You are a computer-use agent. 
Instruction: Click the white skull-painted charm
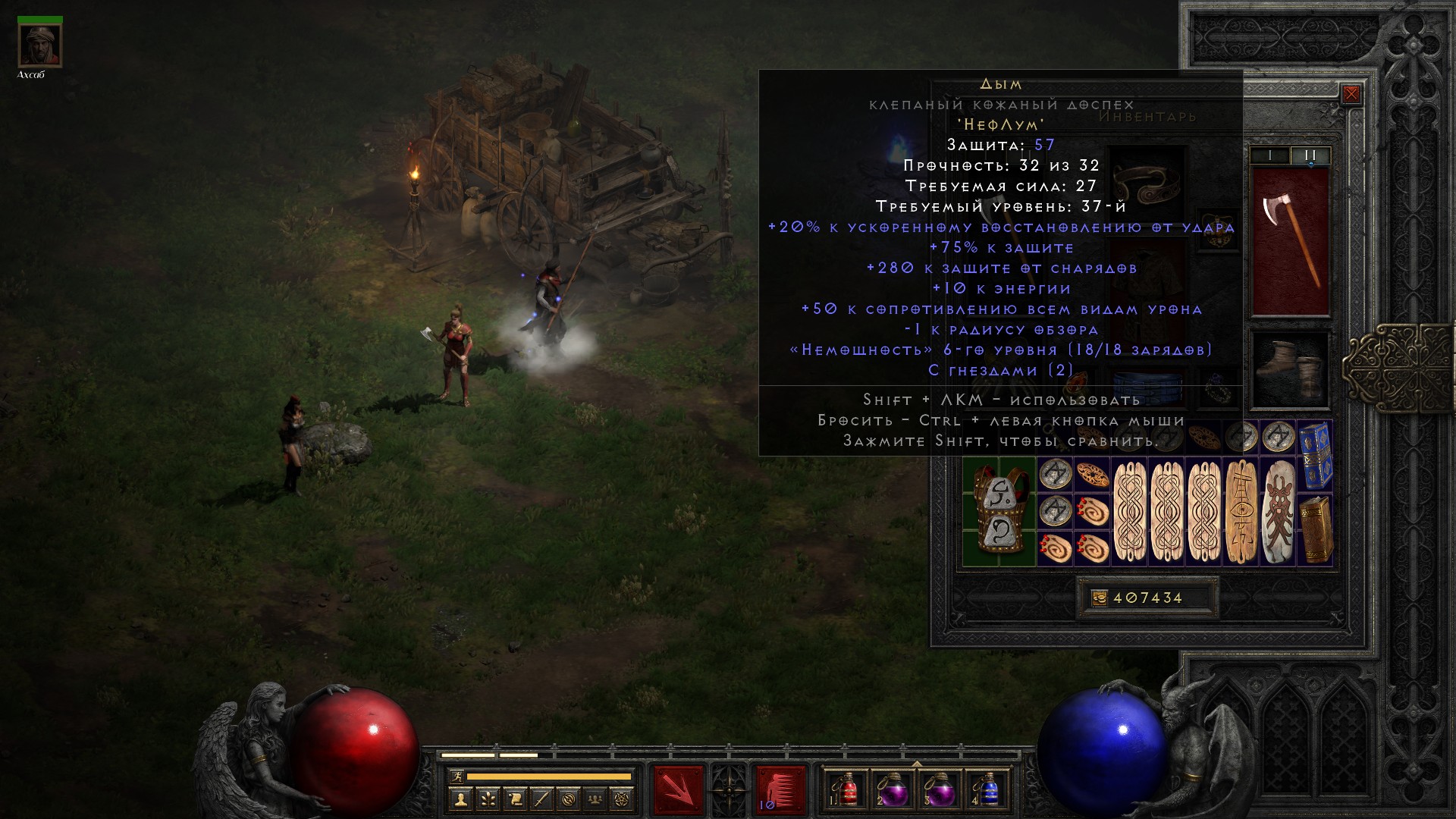(1279, 512)
